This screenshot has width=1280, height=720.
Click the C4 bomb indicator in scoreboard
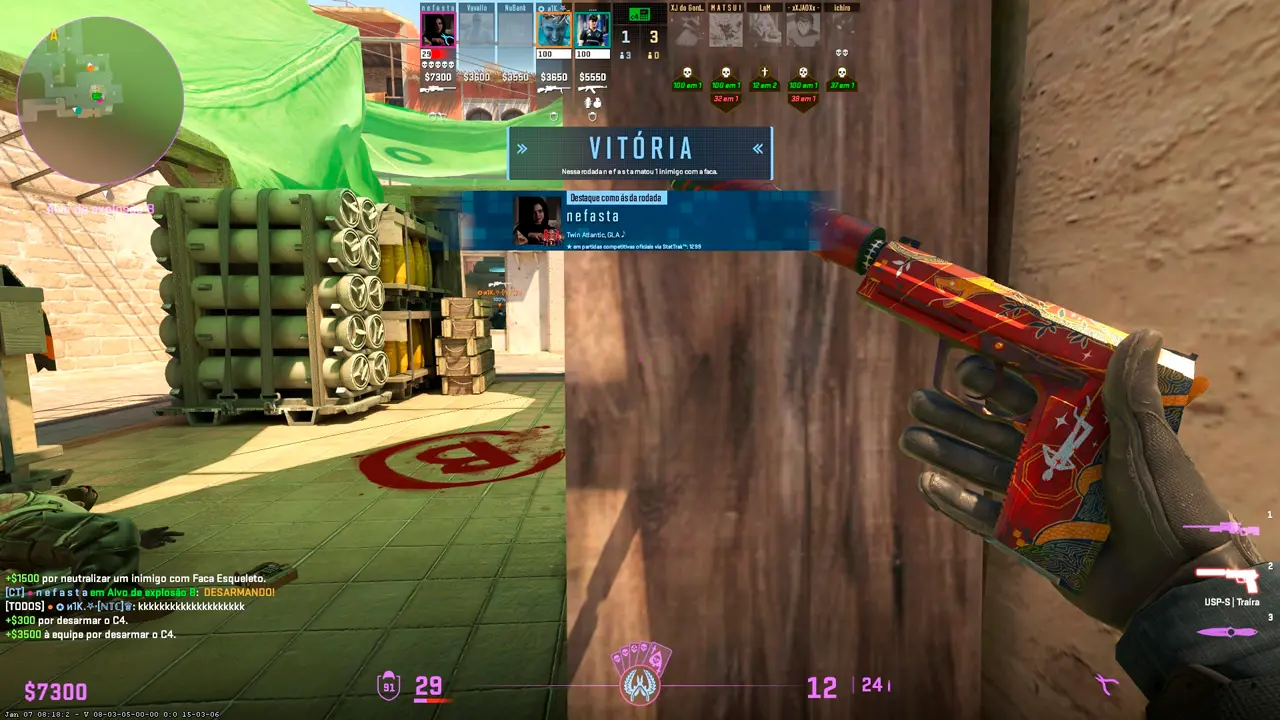click(x=639, y=14)
